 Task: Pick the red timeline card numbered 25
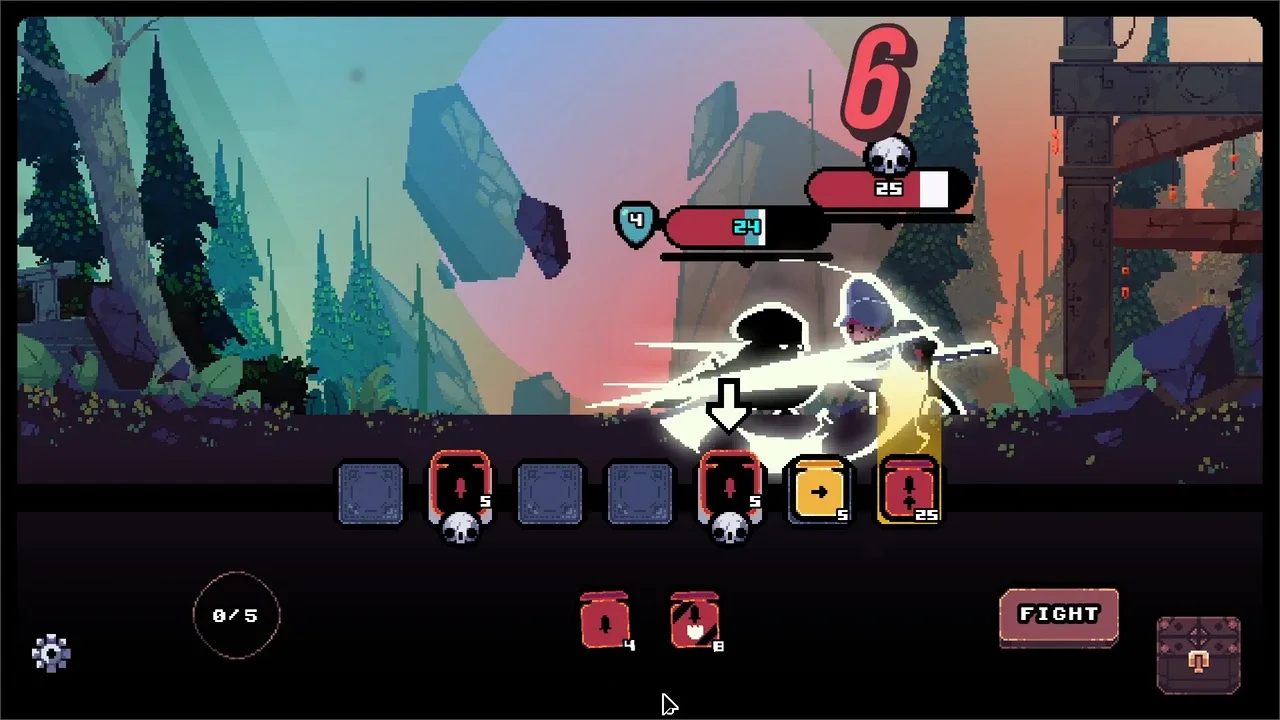click(909, 491)
